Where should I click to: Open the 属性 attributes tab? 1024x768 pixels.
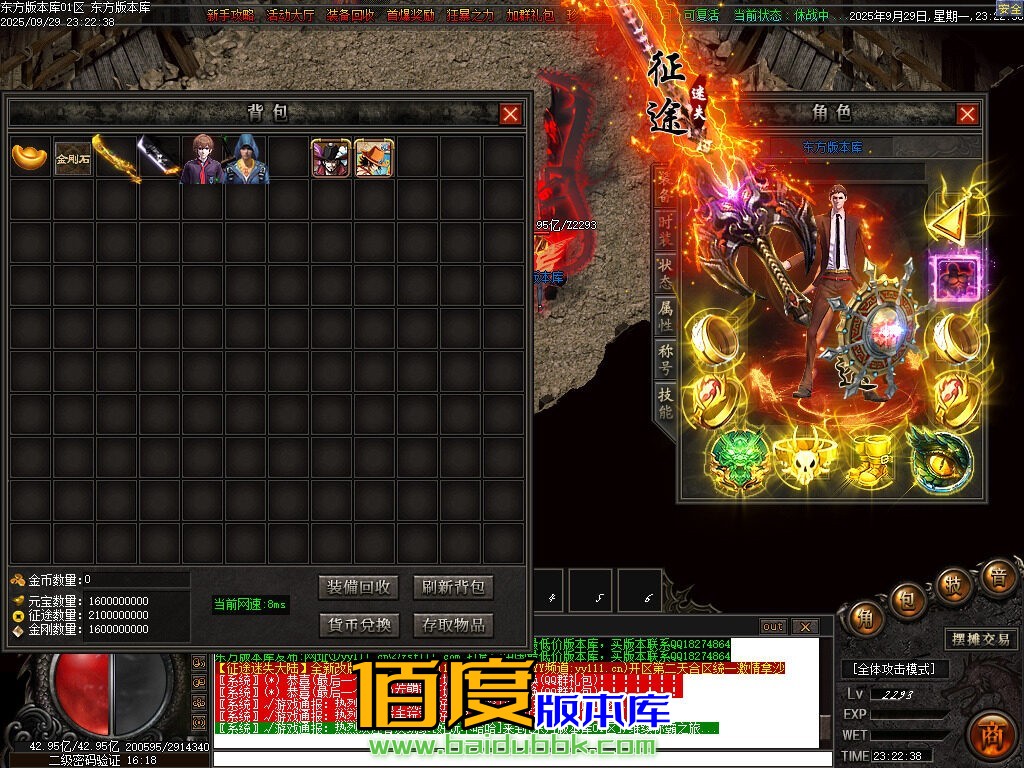tap(666, 316)
